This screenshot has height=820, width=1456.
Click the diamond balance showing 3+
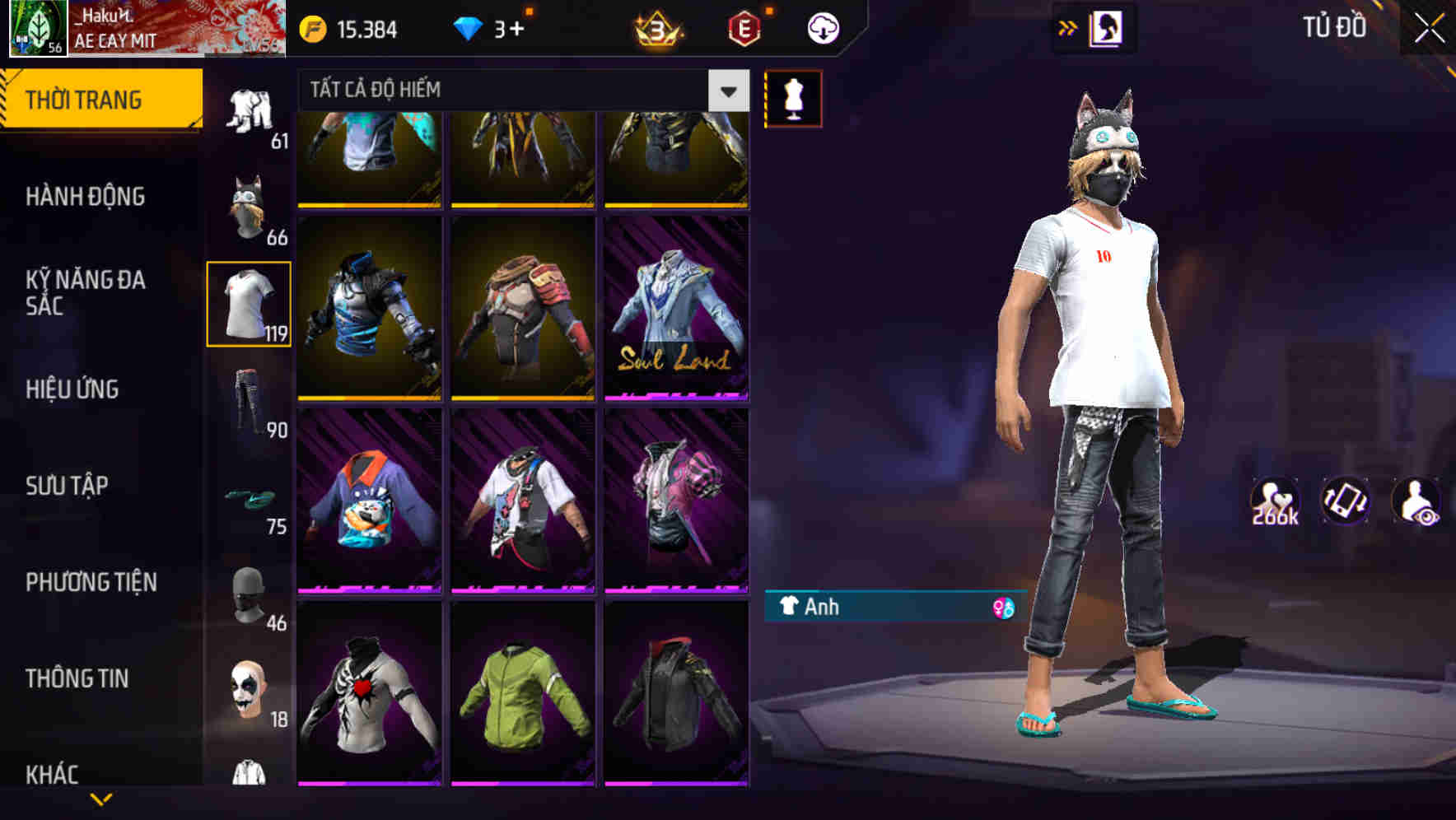pyautogui.click(x=496, y=27)
